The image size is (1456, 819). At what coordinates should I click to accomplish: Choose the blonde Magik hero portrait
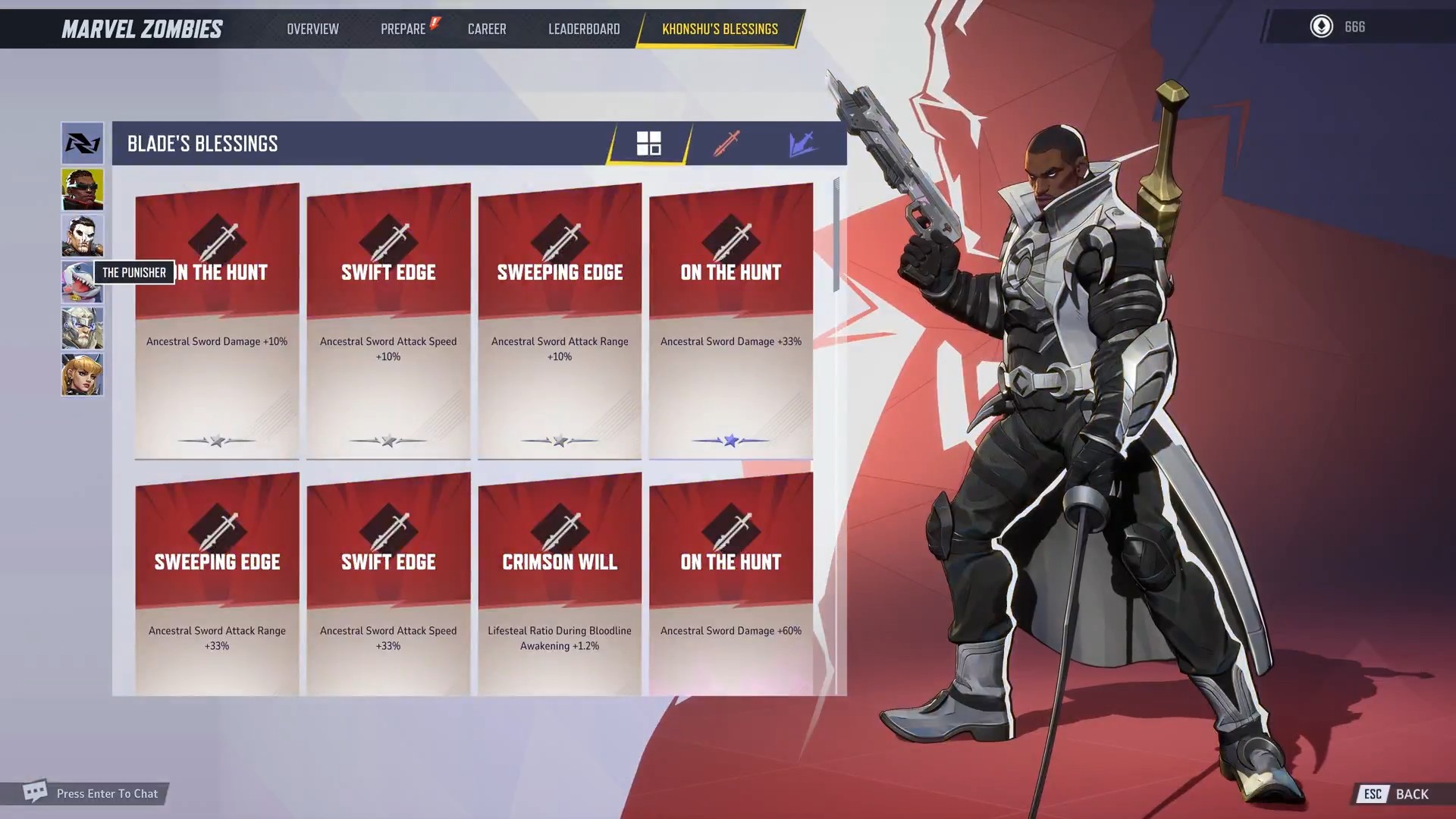click(82, 375)
